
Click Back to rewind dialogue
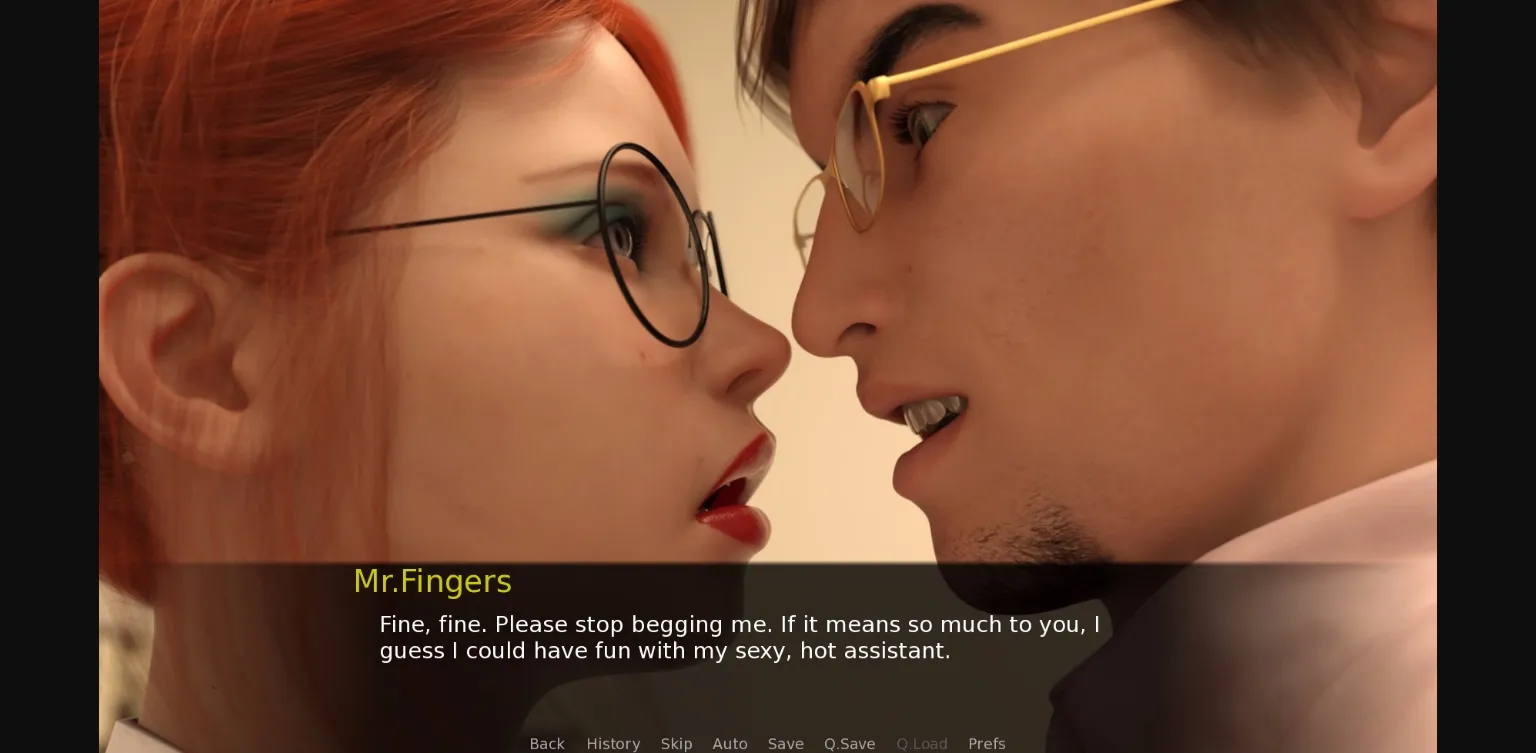547,744
